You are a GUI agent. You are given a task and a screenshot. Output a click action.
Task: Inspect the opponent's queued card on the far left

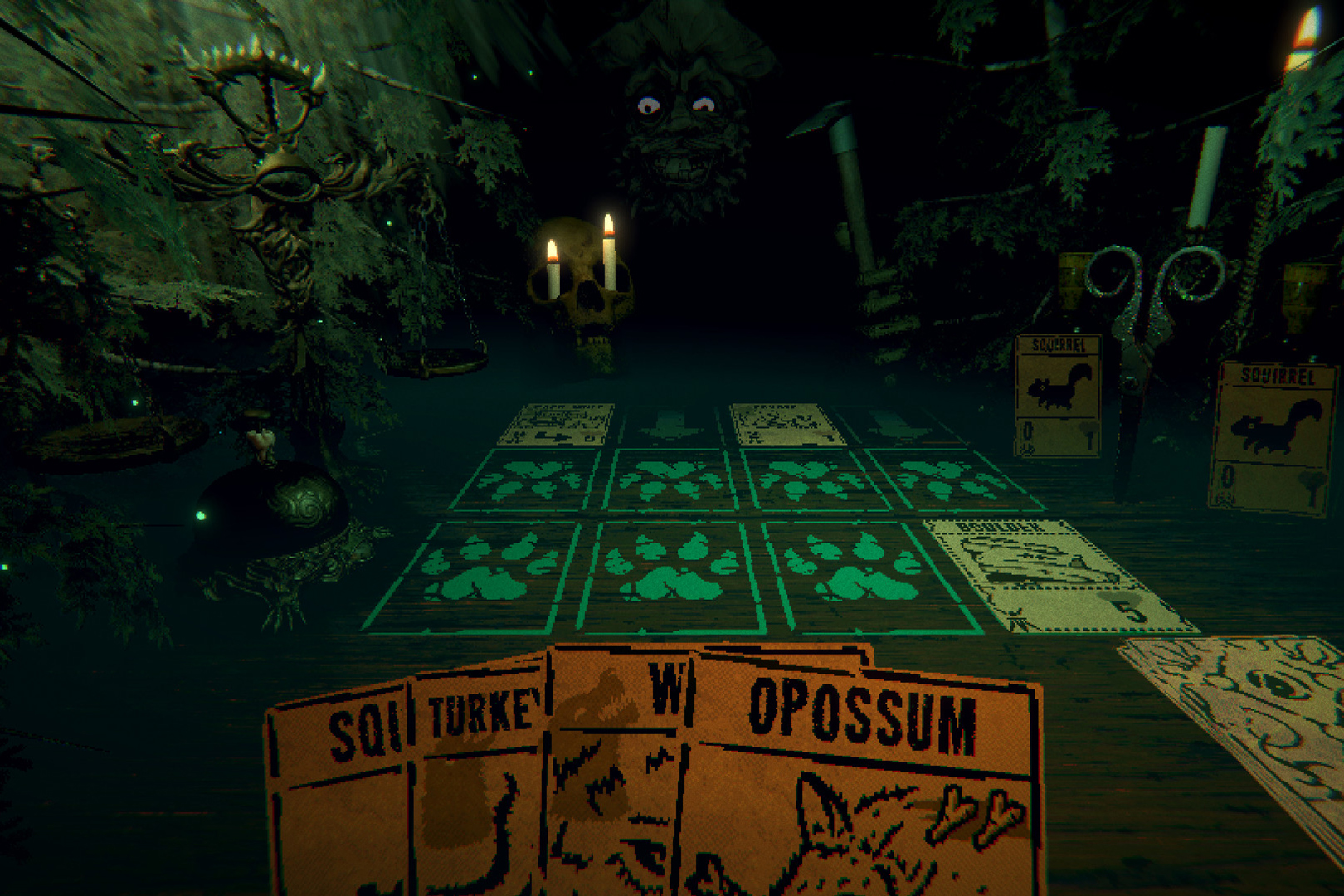(556, 423)
